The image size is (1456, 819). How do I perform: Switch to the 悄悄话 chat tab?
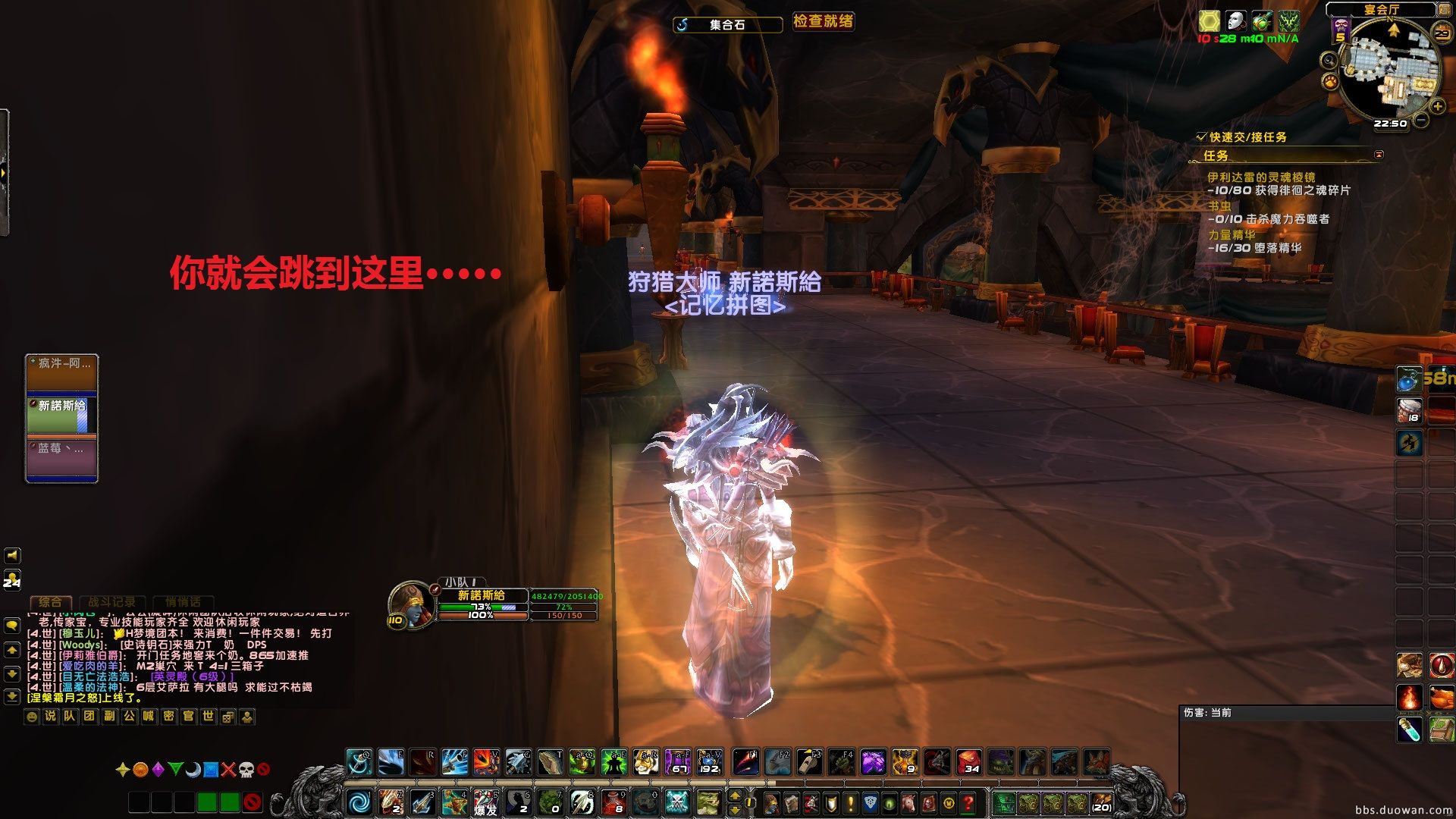point(185,602)
